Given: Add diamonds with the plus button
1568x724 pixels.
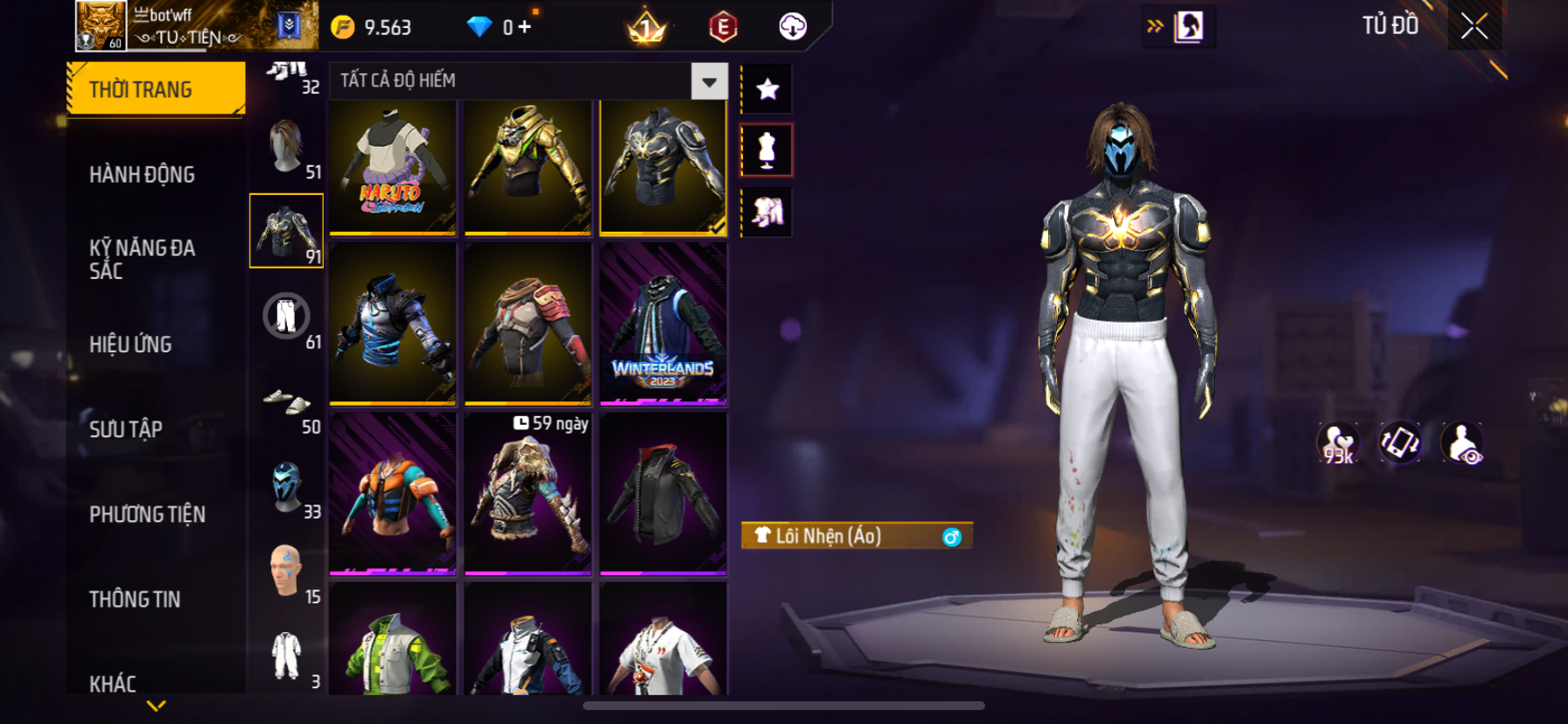Looking at the screenshot, I should coord(524,27).
